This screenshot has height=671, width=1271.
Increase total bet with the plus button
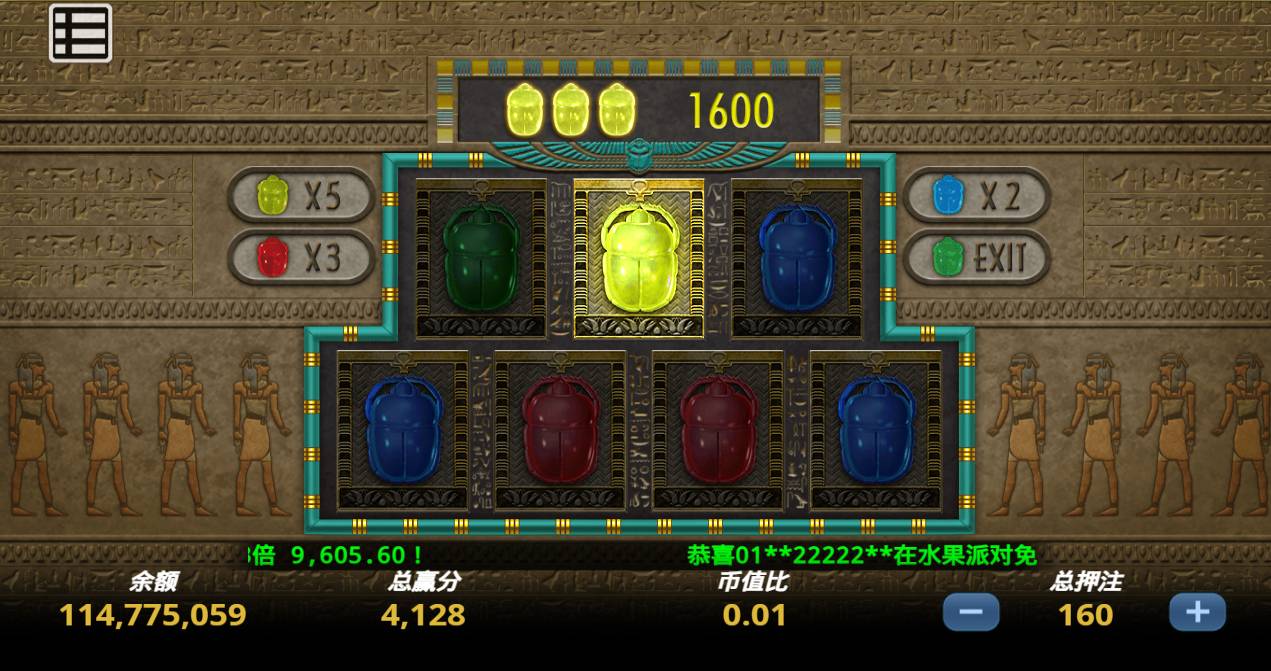click(1197, 611)
